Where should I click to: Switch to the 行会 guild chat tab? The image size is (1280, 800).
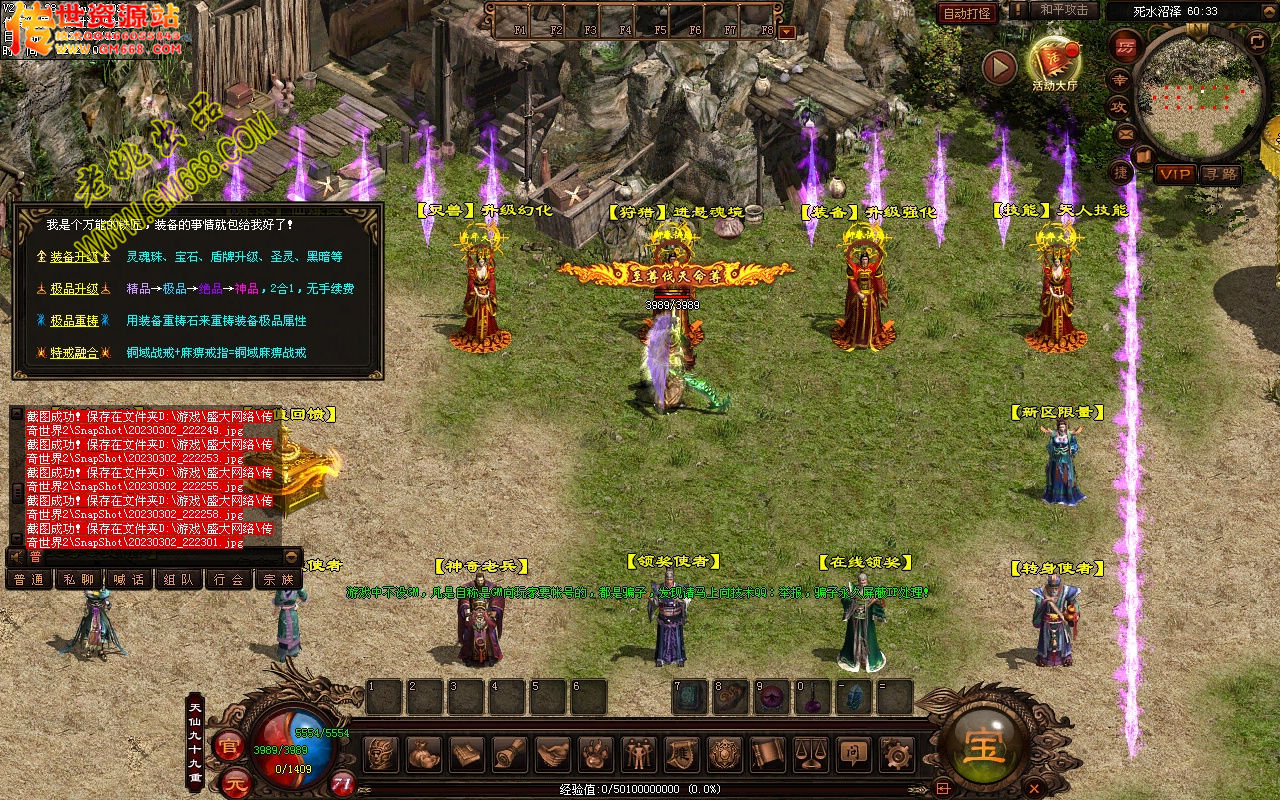coord(229,579)
